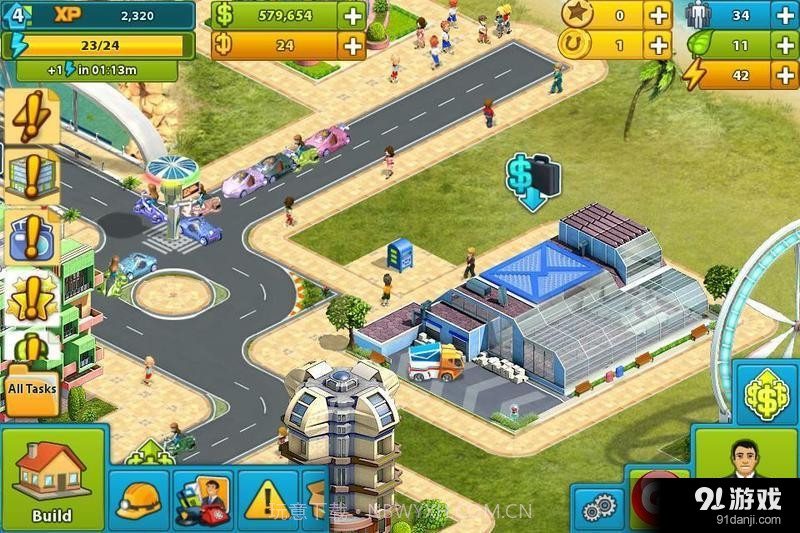Add star points with the plus button
Image resolution: width=800 pixels, height=533 pixels.
pyautogui.click(x=658, y=16)
